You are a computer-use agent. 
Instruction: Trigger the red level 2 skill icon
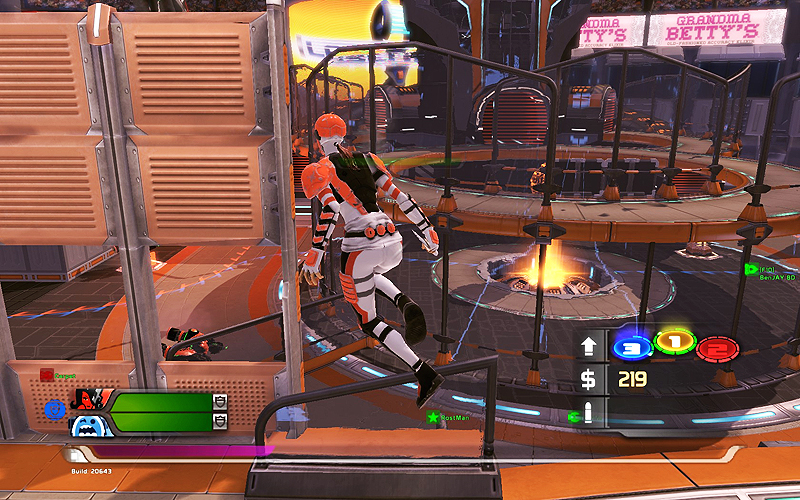click(x=716, y=348)
